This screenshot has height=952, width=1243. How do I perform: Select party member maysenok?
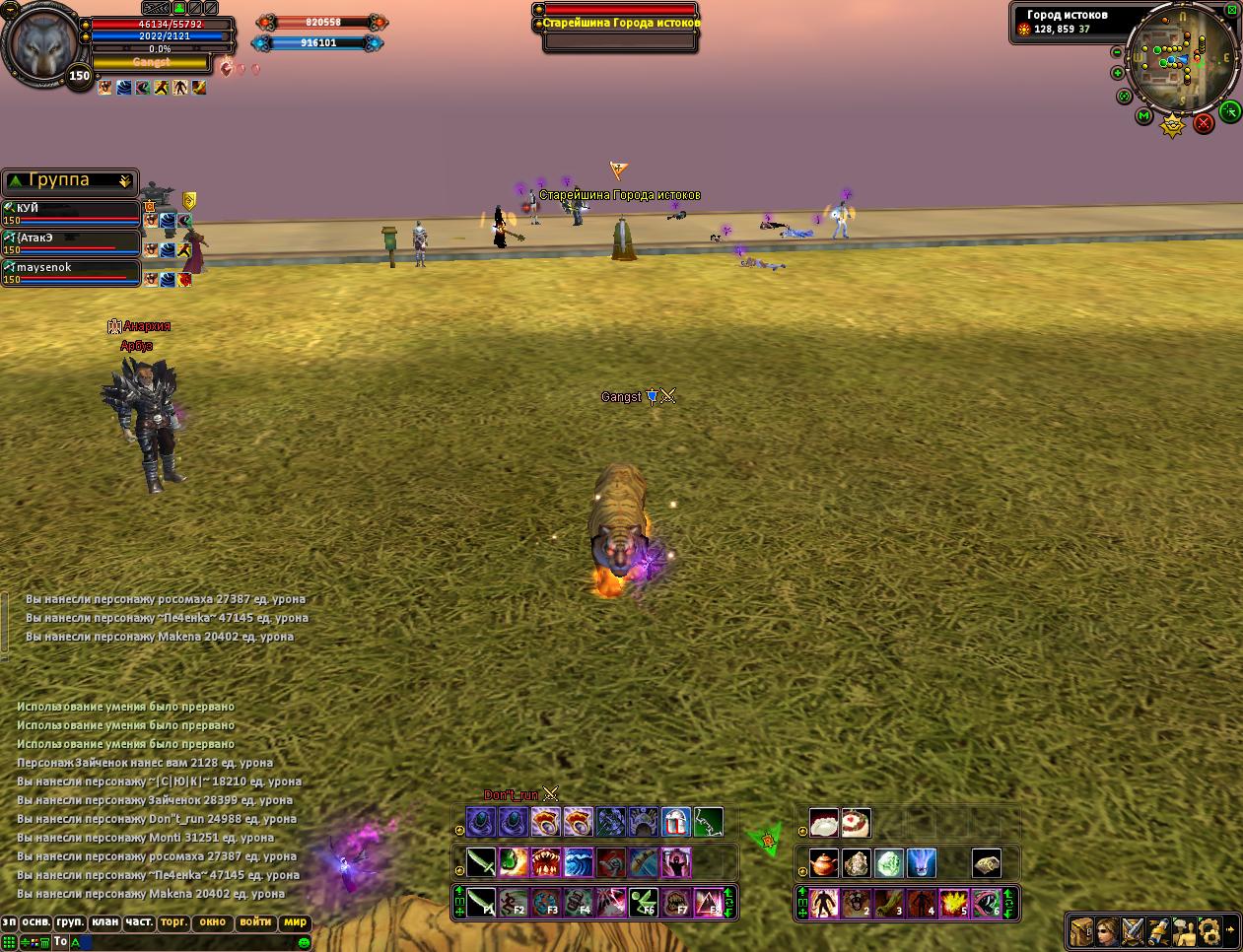point(69,269)
